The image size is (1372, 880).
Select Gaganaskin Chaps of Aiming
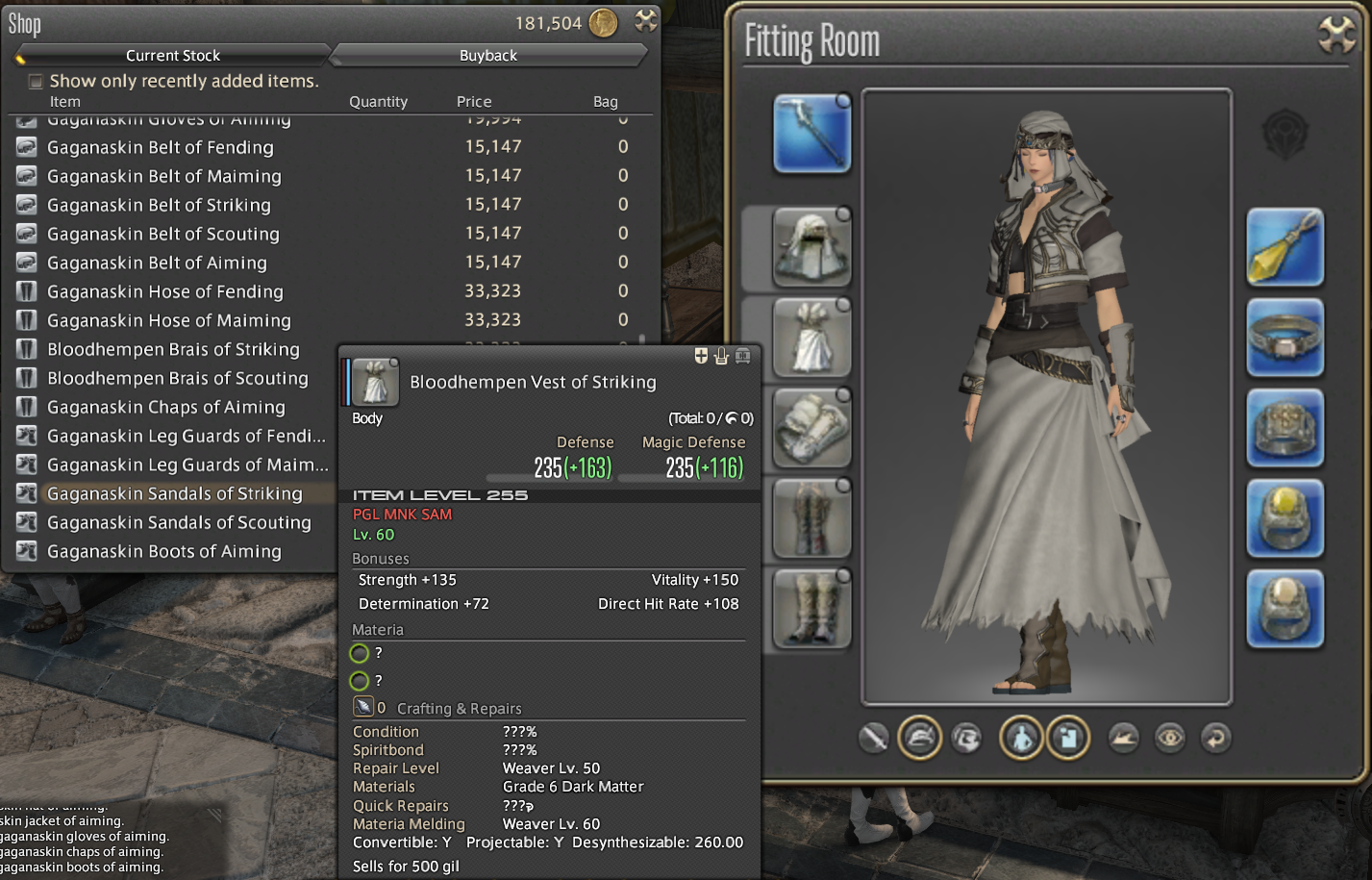pyautogui.click(x=166, y=407)
